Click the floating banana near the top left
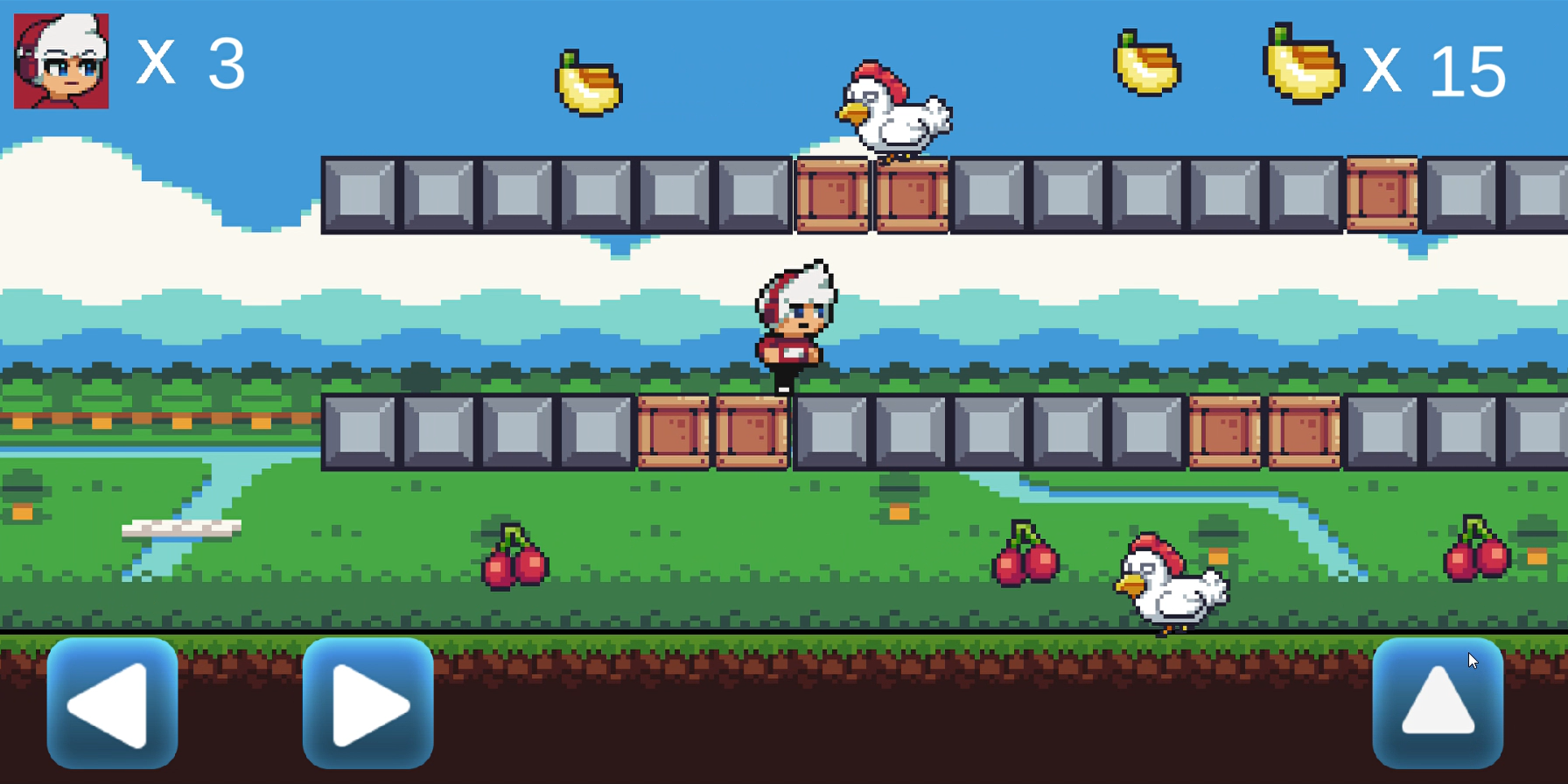 tap(590, 83)
